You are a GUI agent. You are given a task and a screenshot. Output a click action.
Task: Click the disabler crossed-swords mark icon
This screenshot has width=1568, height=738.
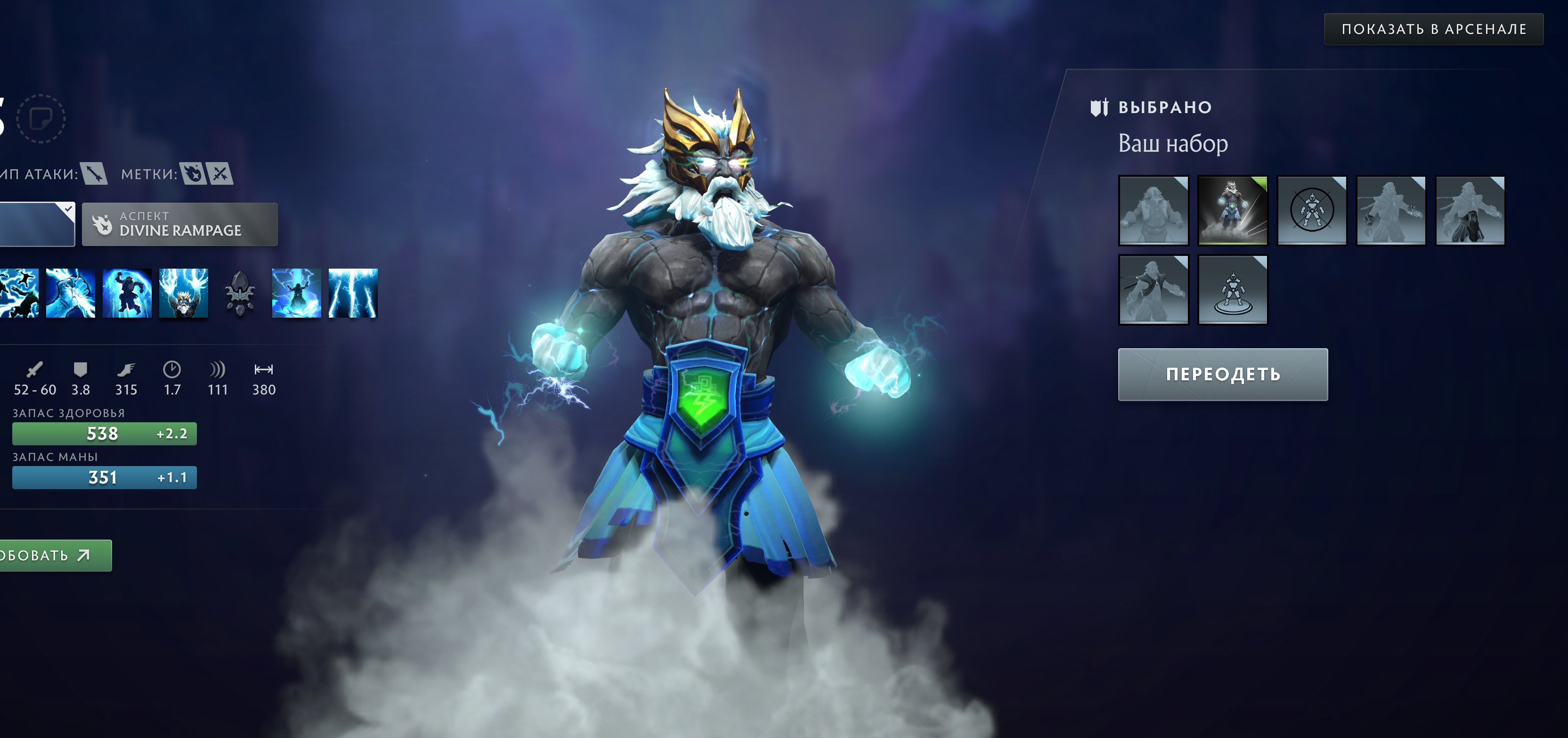221,173
